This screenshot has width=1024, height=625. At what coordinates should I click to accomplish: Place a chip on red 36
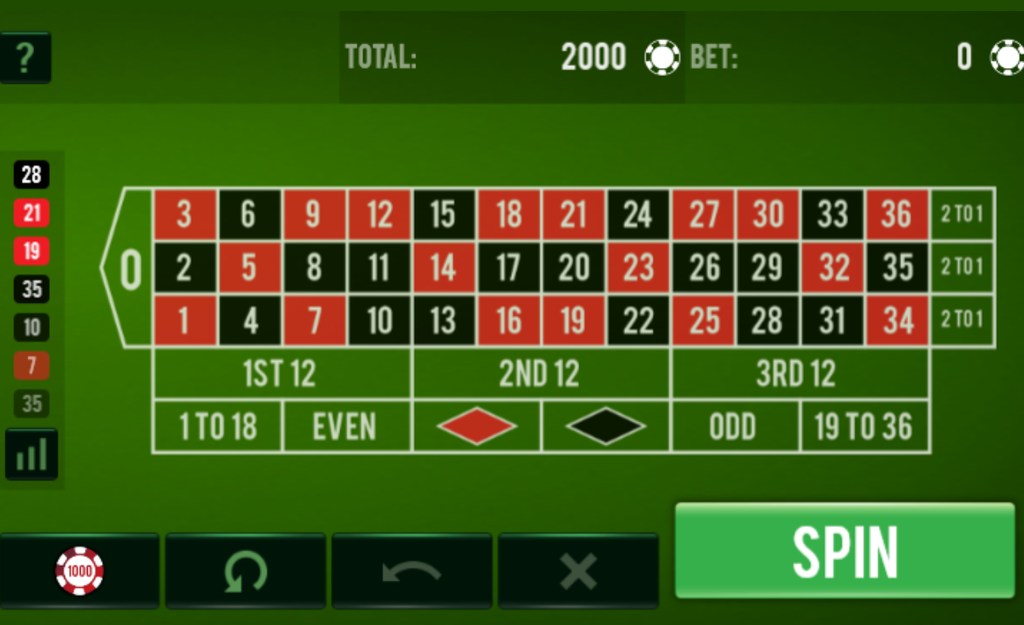[896, 214]
